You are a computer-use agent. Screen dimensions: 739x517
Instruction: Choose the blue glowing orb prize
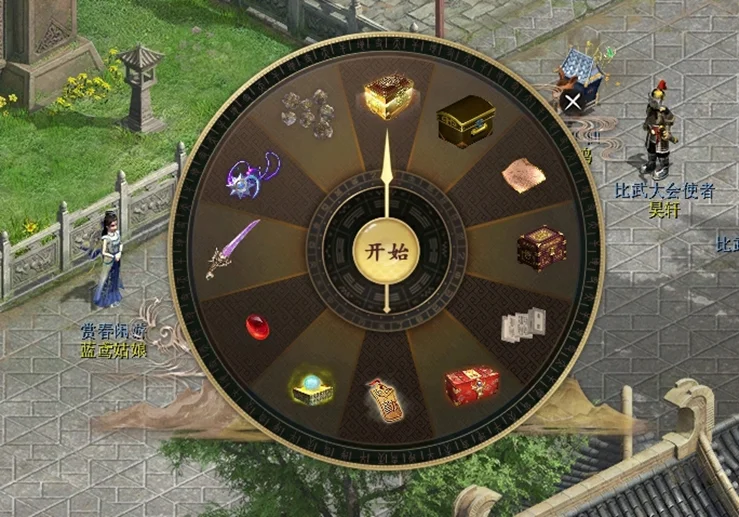pos(311,387)
